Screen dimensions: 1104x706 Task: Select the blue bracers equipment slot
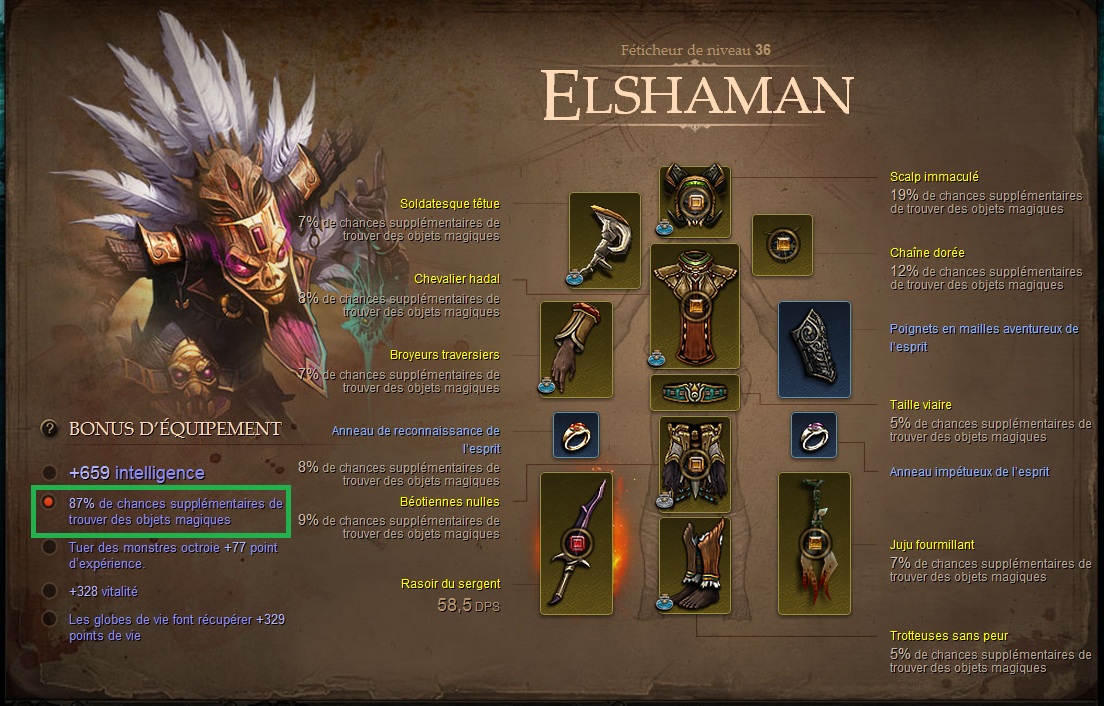(x=814, y=348)
